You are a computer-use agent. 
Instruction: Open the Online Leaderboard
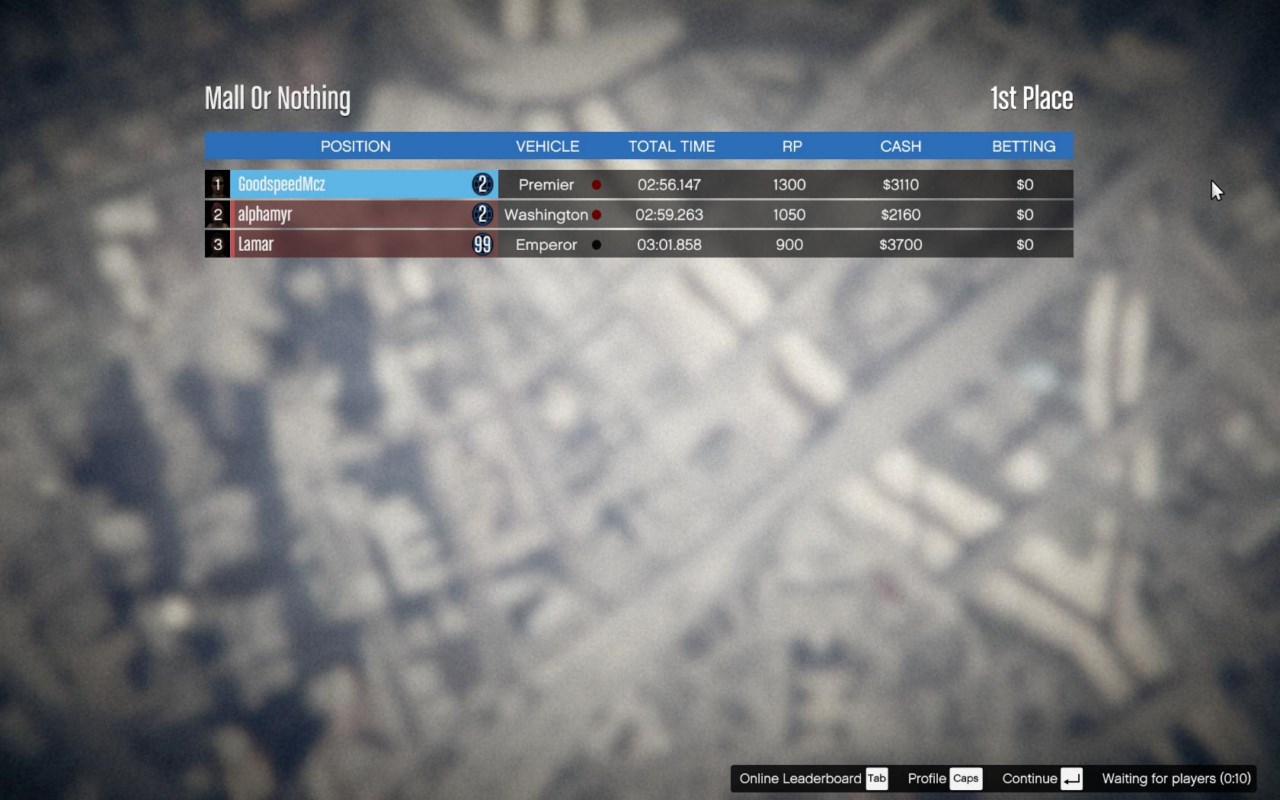[x=812, y=779]
